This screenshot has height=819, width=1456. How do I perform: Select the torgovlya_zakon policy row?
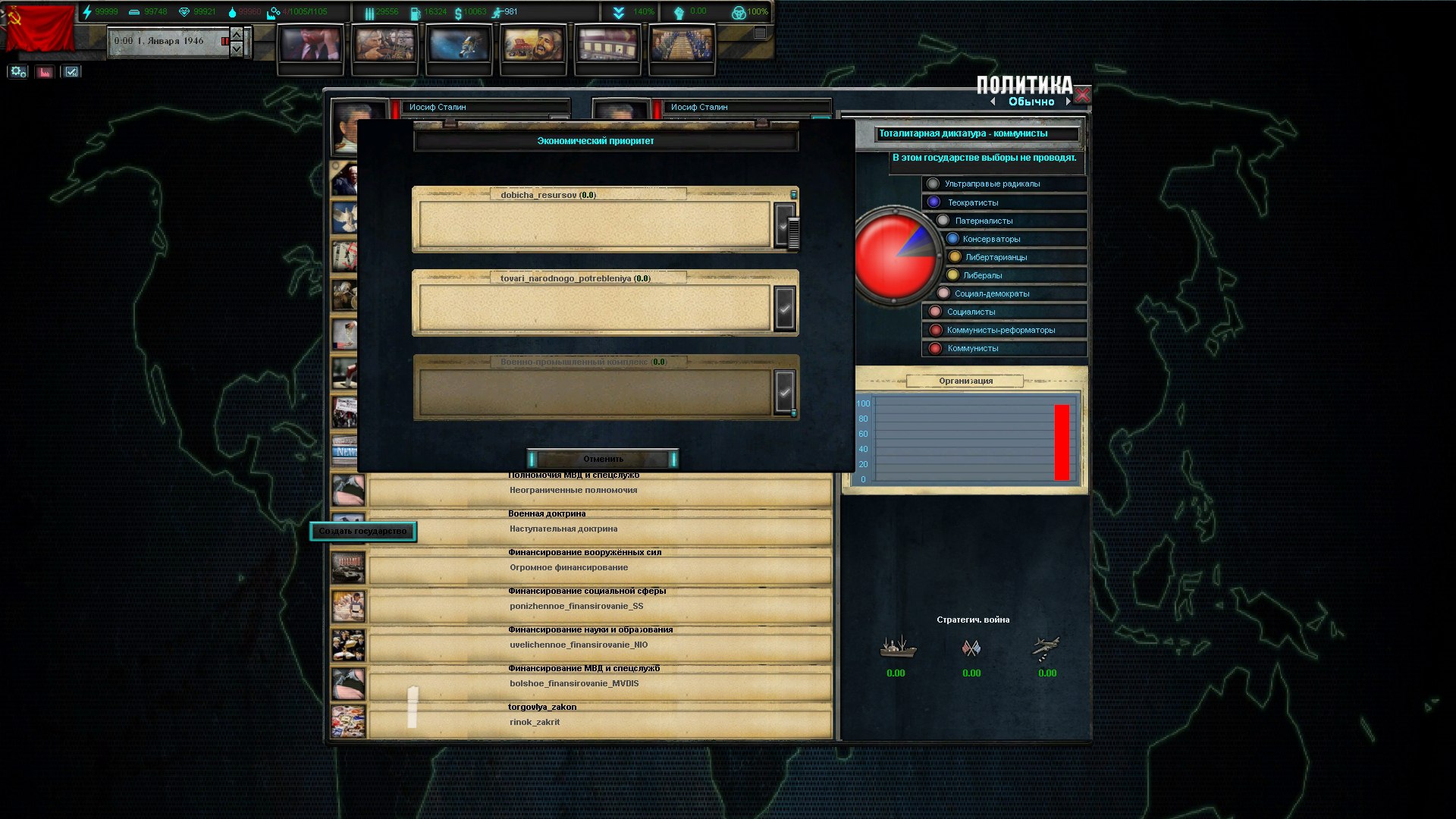pos(599,722)
